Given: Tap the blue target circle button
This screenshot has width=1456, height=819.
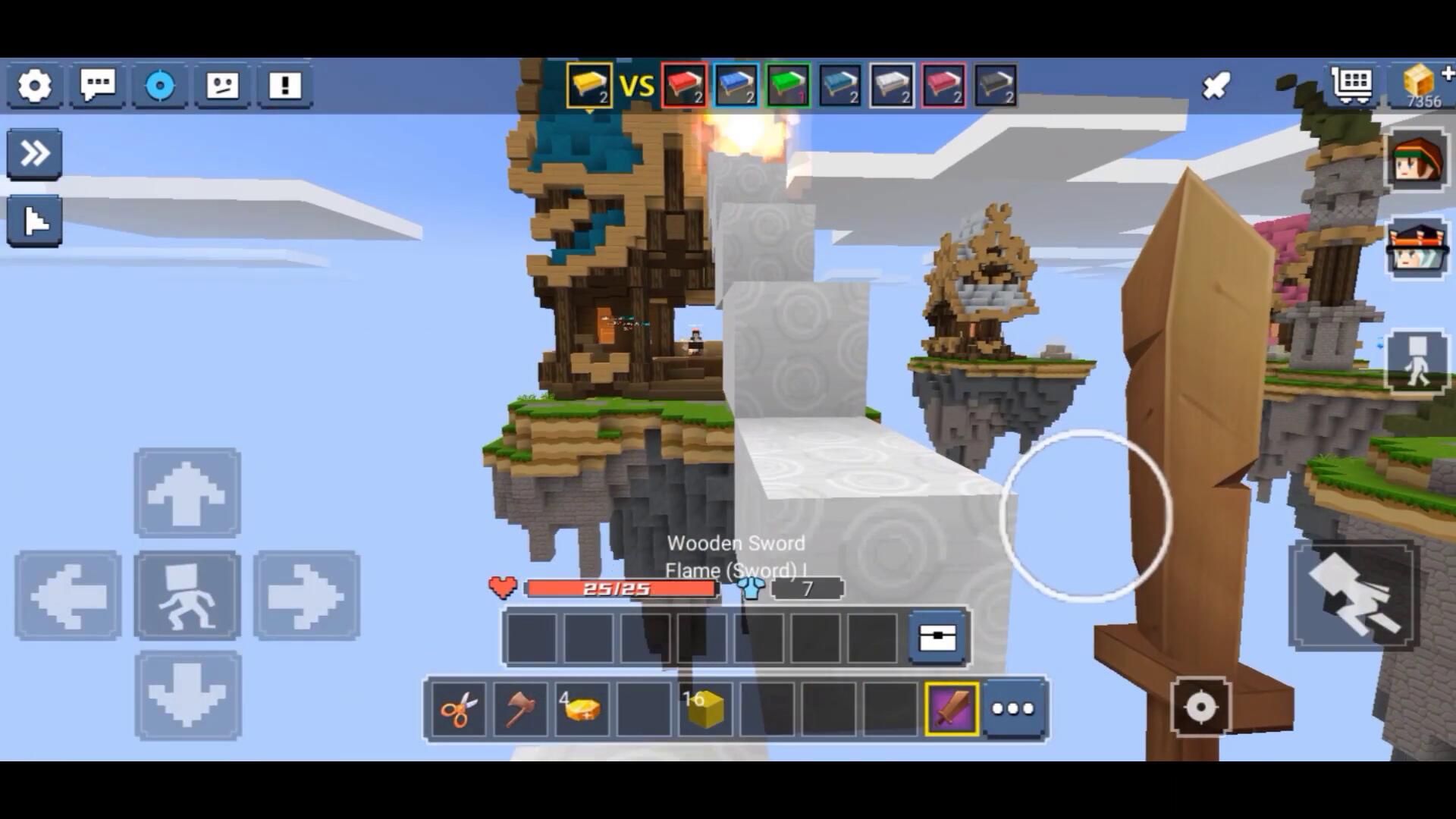Looking at the screenshot, I should coord(160,86).
